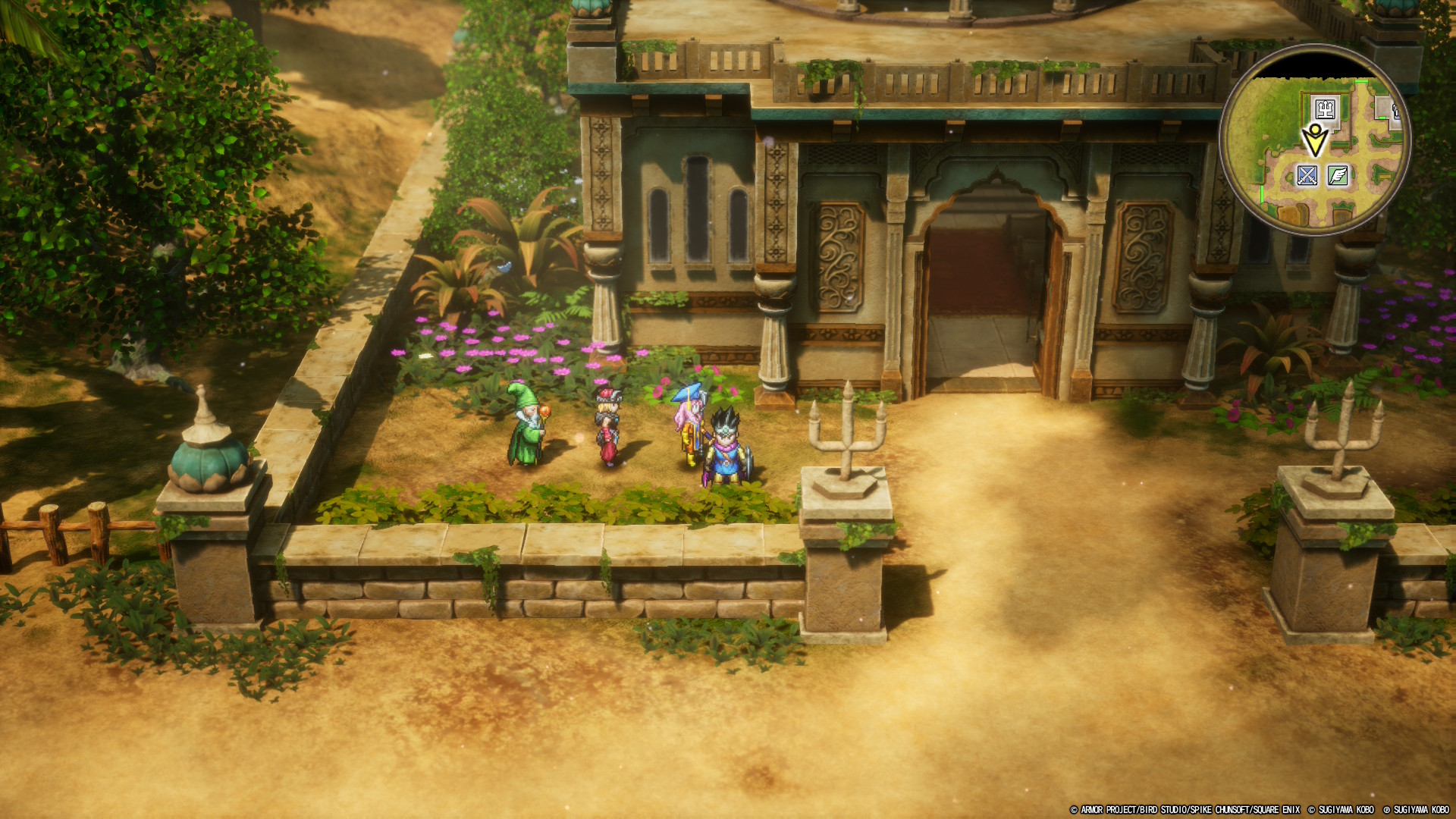
Task: Click the white wing marker on minimap
Action: [x=1338, y=176]
